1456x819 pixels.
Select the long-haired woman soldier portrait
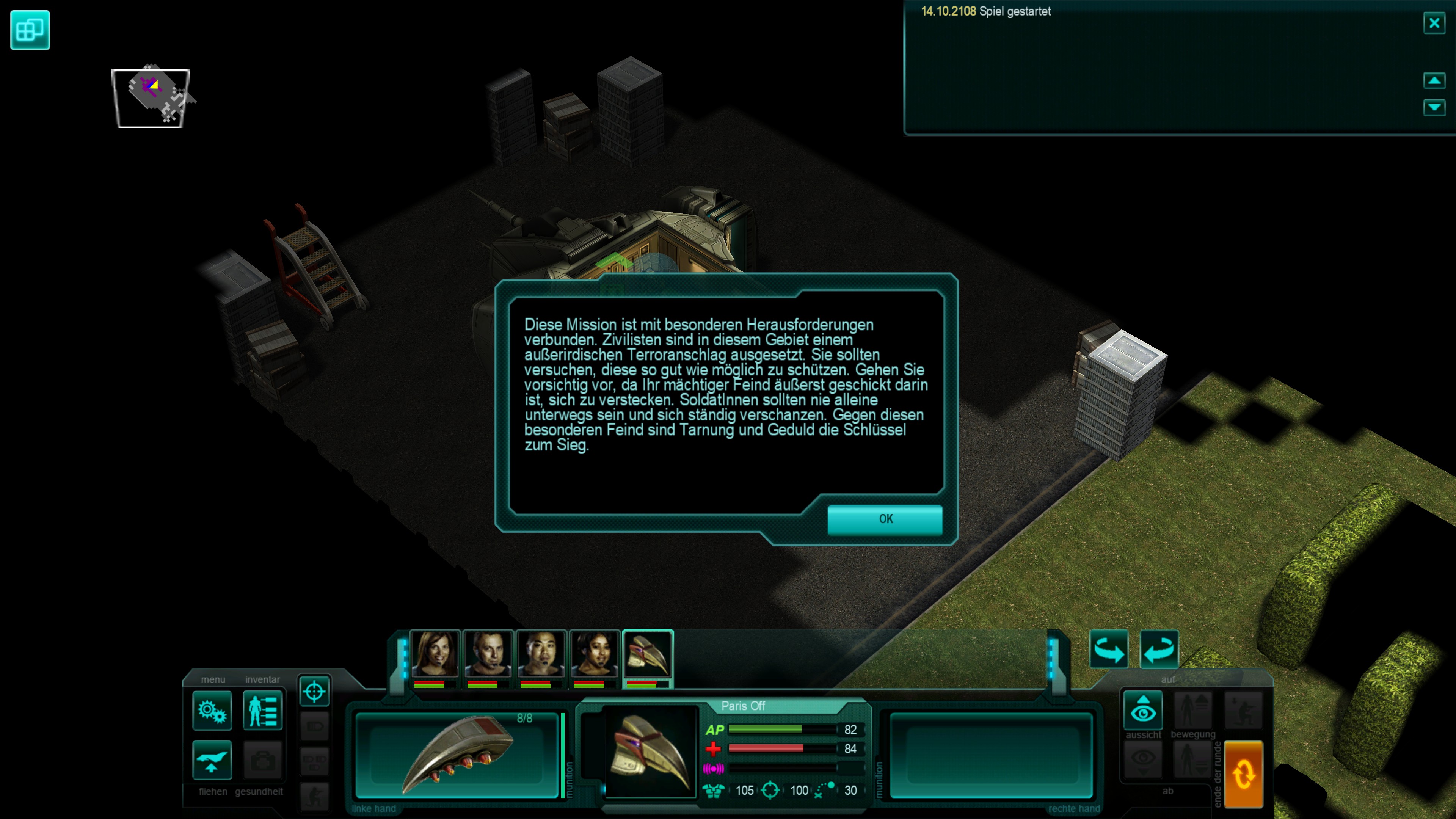pos(434,654)
